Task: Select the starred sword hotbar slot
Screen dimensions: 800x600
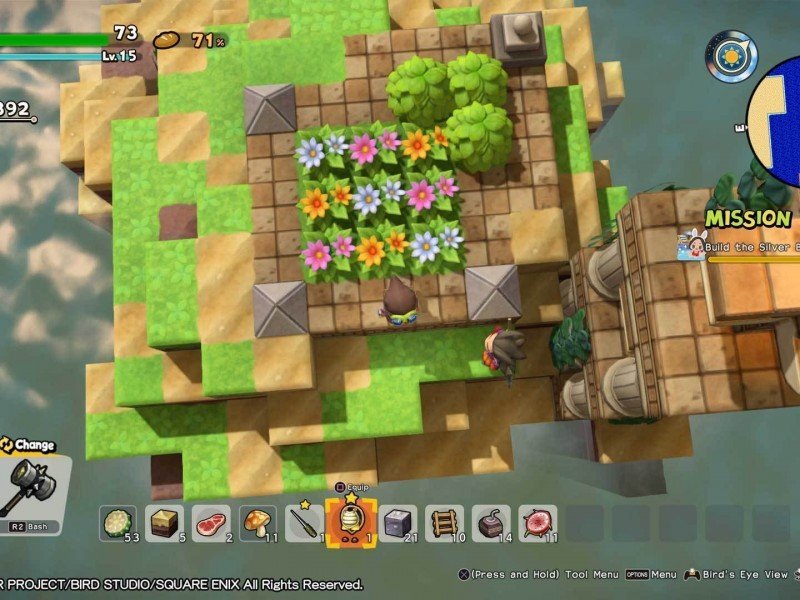Action: (x=304, y=523)
